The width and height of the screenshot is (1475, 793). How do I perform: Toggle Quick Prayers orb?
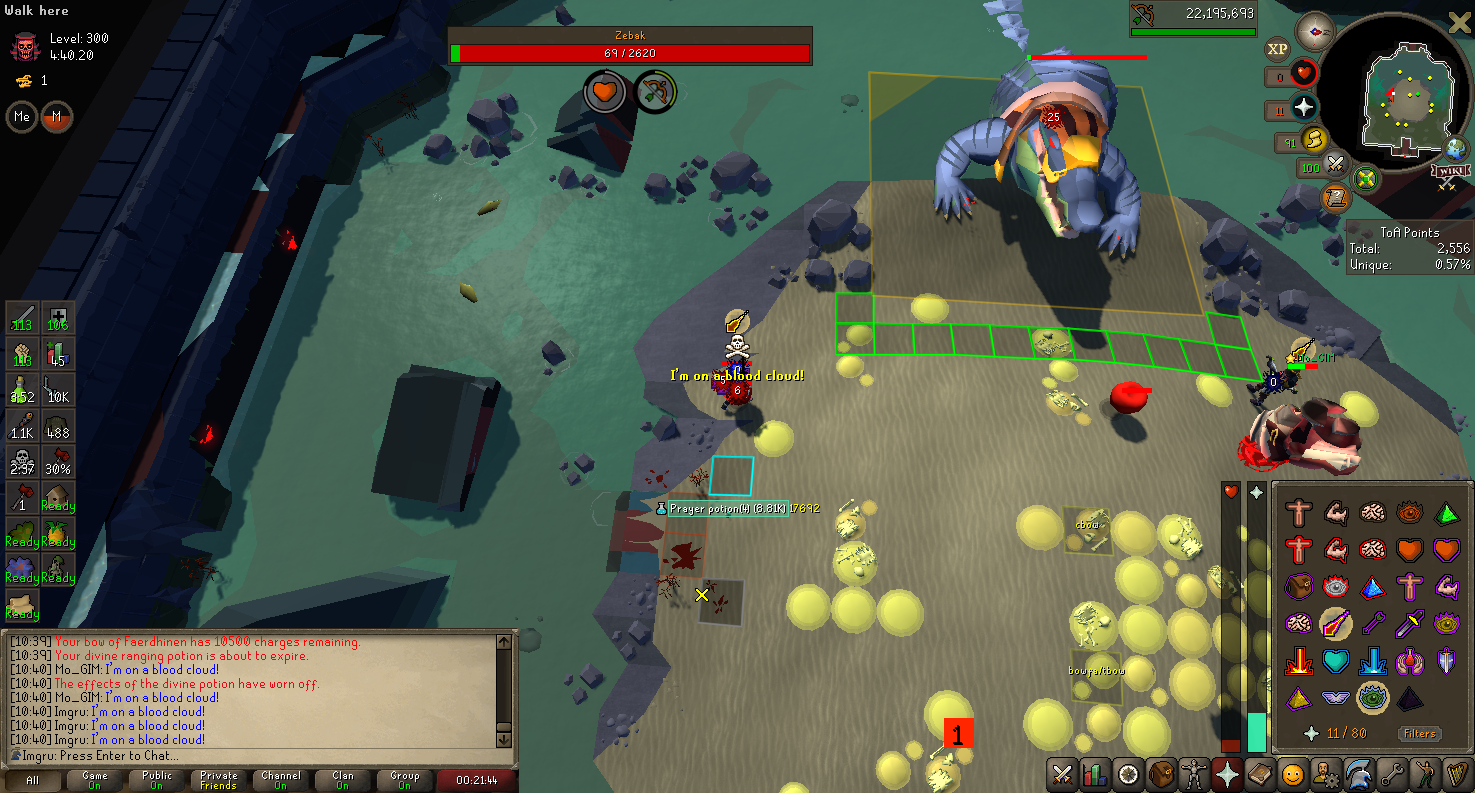point(1304,107)
